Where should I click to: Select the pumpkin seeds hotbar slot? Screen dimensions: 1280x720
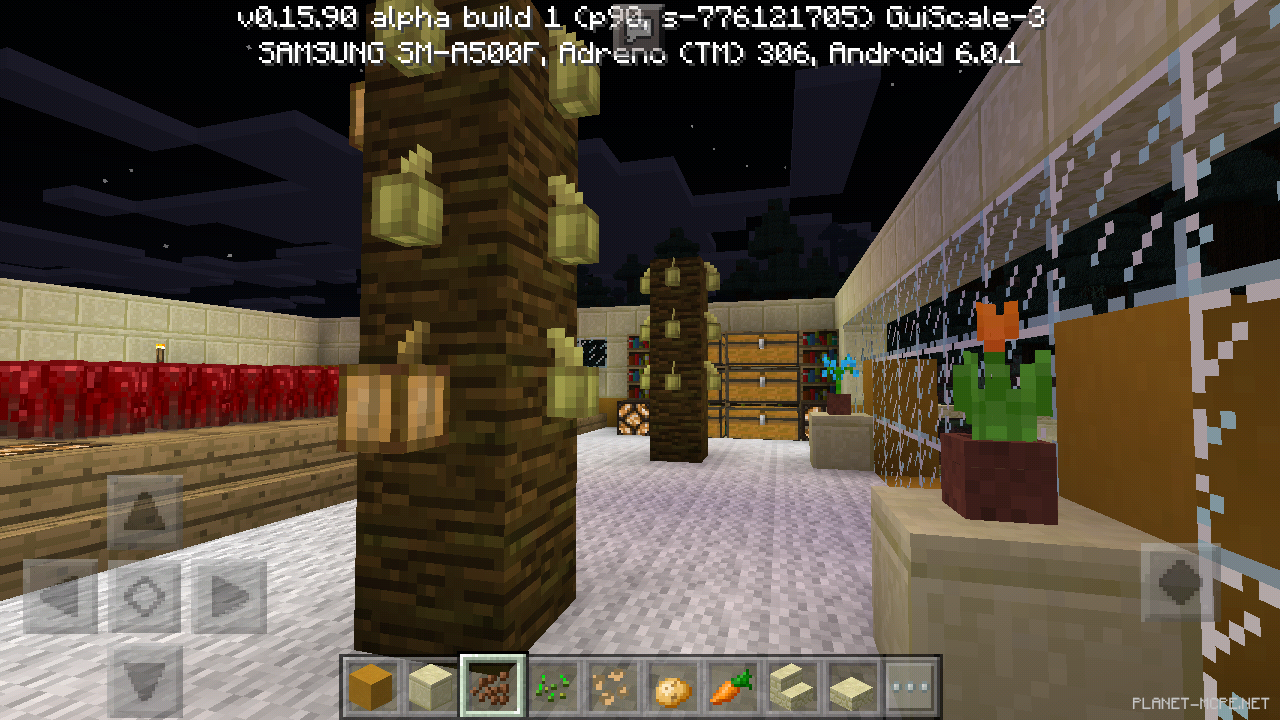[x=611, y=683]
